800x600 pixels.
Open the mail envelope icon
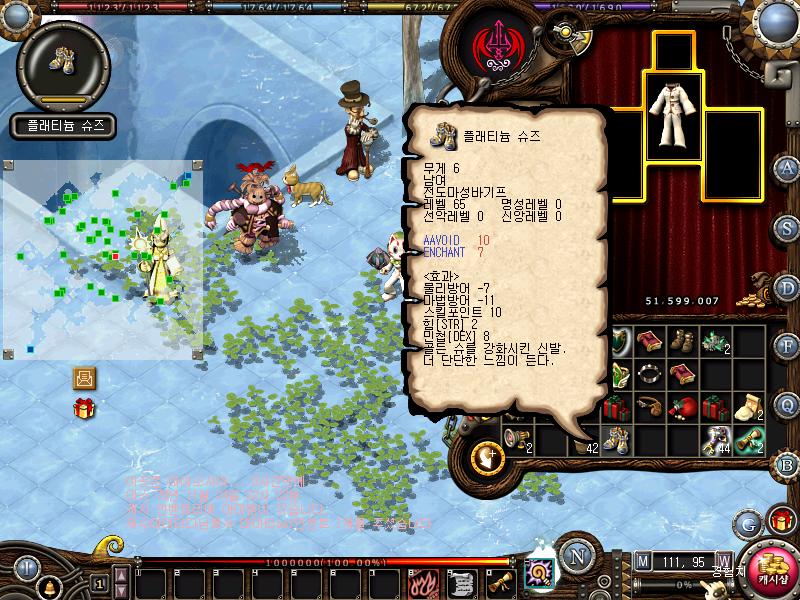click(84, 378)
